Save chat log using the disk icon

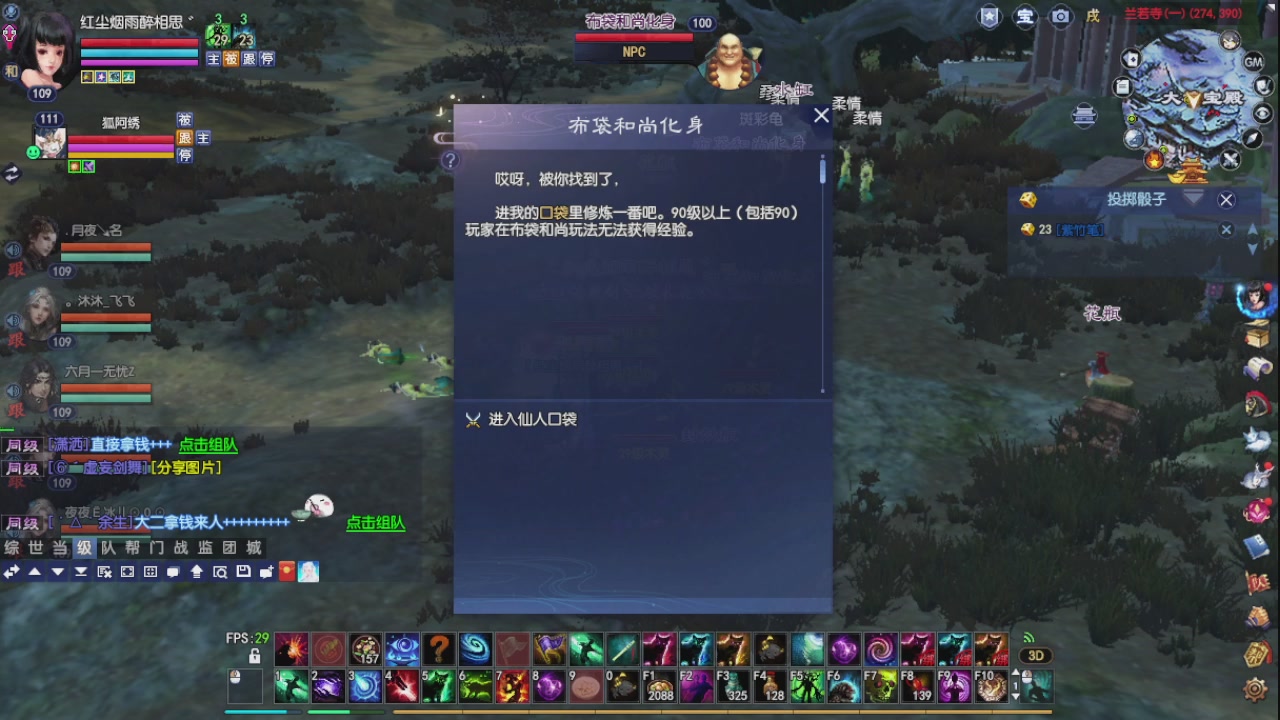244,572
